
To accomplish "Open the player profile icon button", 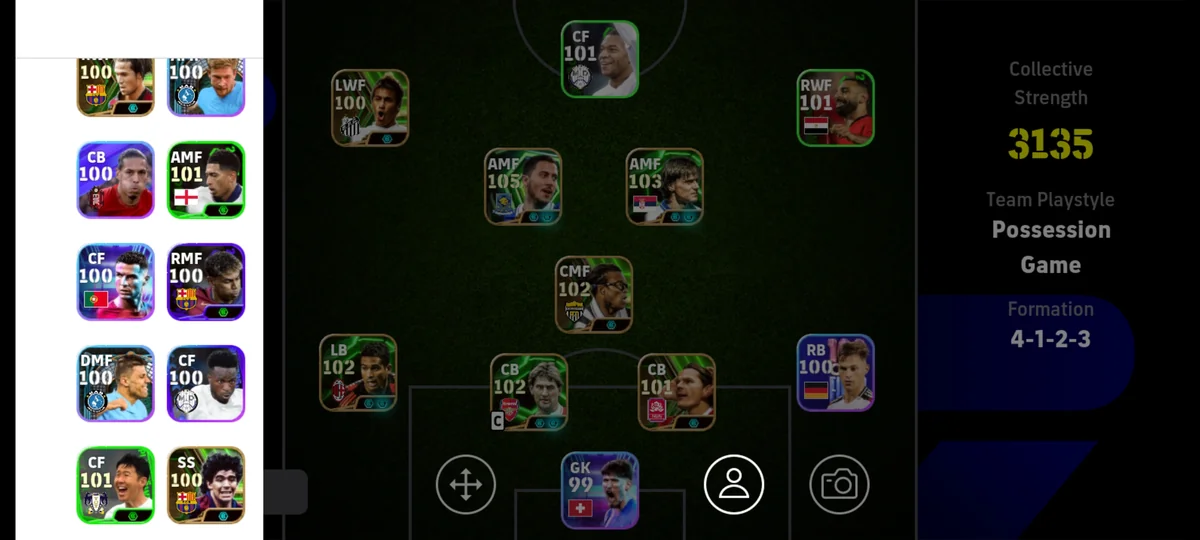I will [x=734, y=485].
